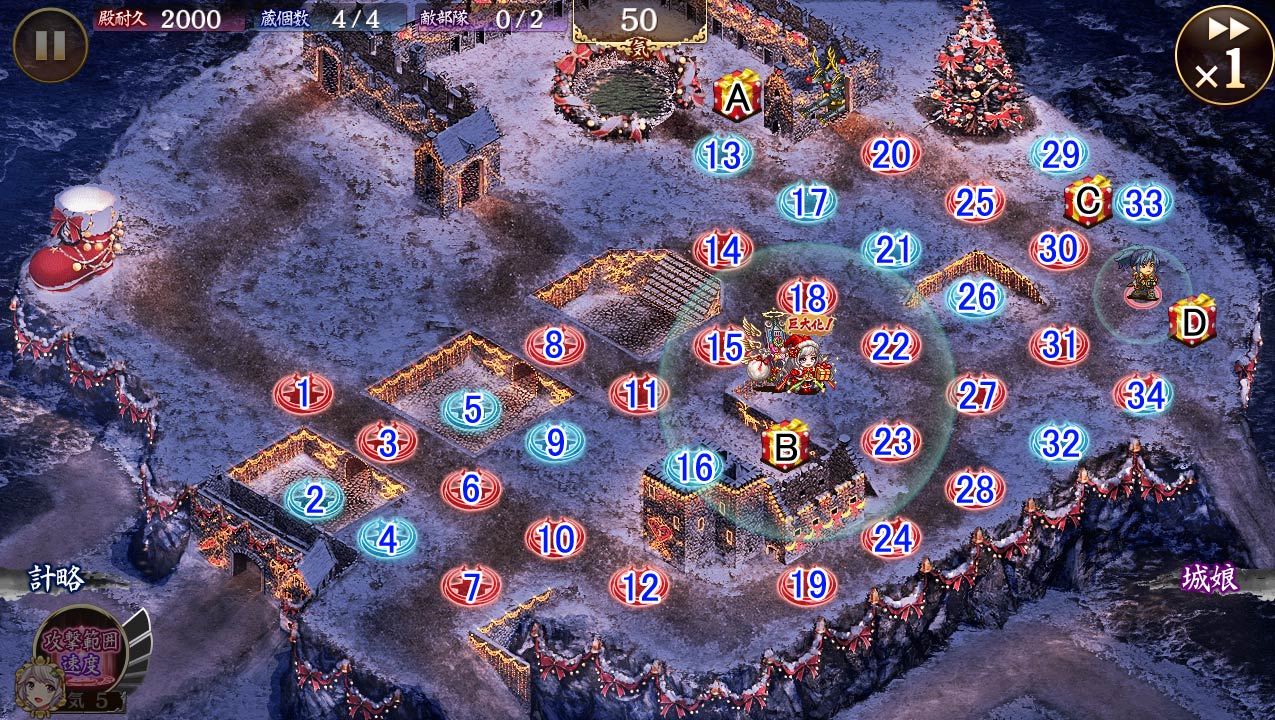Toggle the x1 game speed button

pos(1223,54)
